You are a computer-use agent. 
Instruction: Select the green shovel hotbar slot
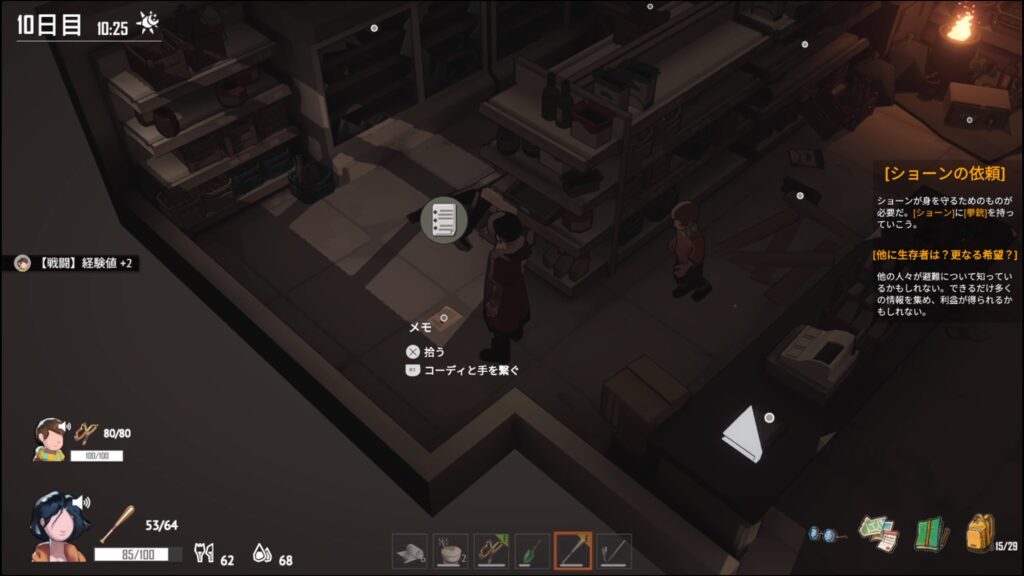tap(532, 550)
